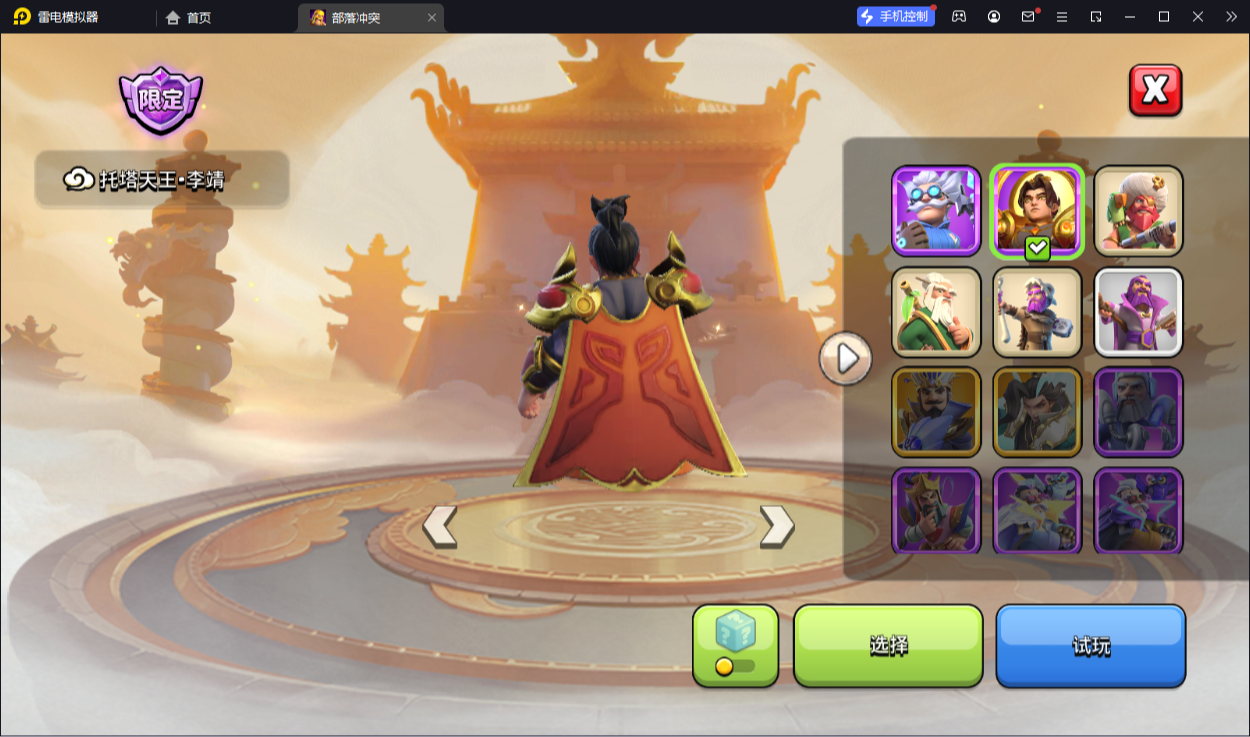The width and height of the screenshot is (1250, 737).
Task: Rotate hero view with right arrow
Action: [777, 526]
